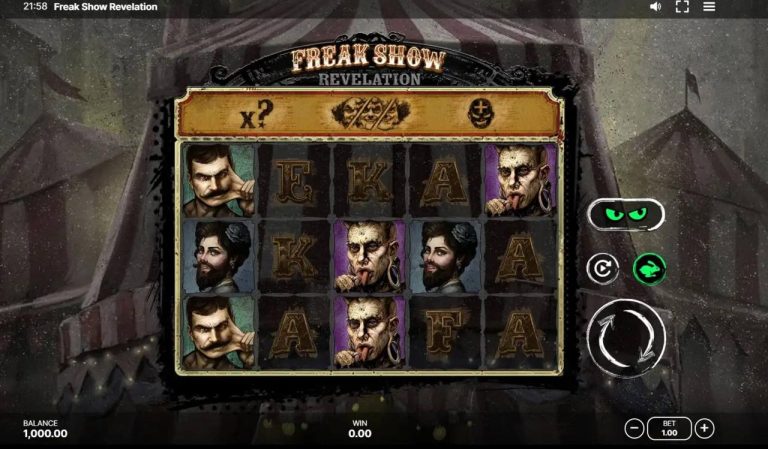Open the autoplay options

point(603,268)
